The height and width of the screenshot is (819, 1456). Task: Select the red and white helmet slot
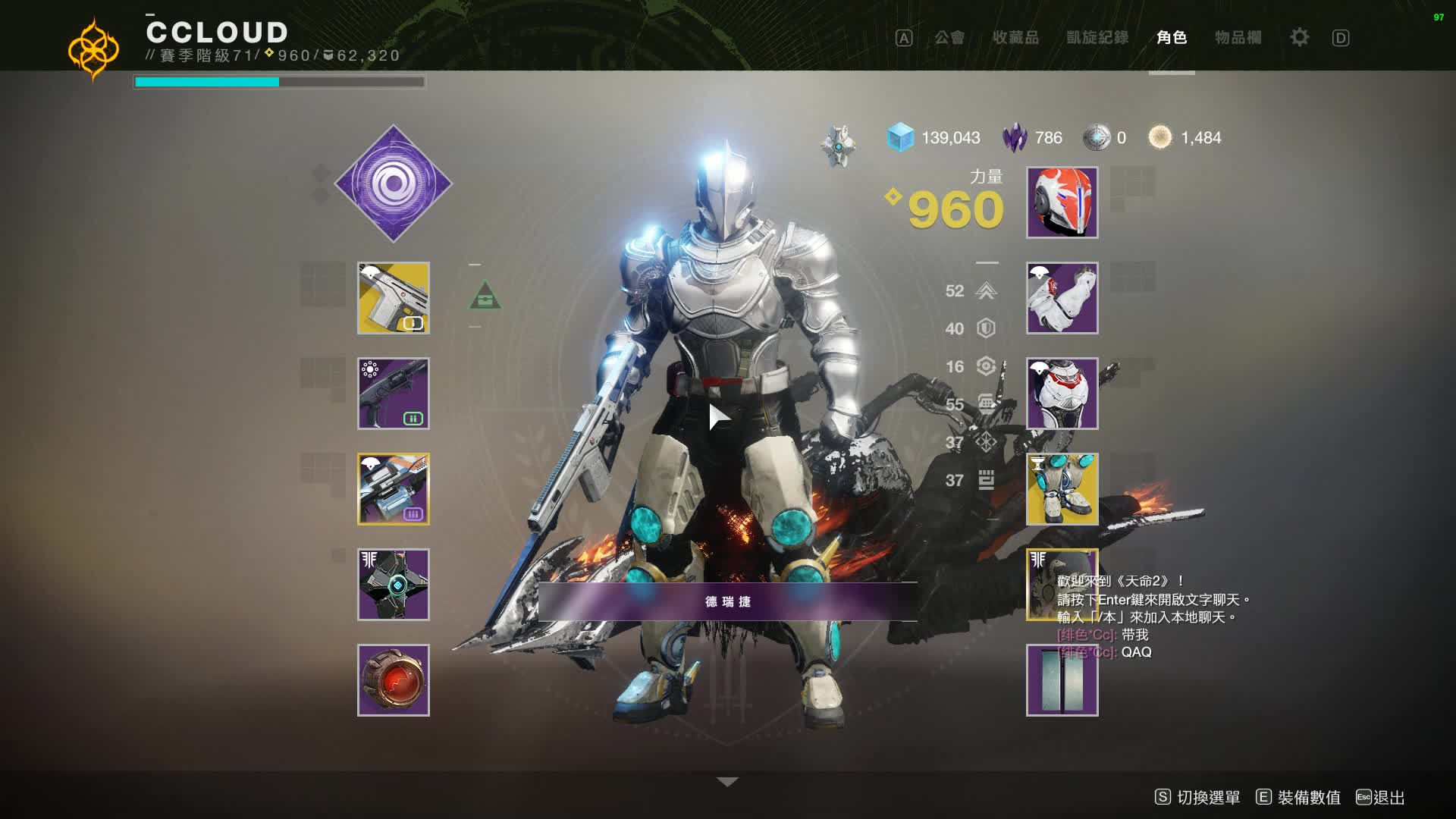coord(1062,202)
